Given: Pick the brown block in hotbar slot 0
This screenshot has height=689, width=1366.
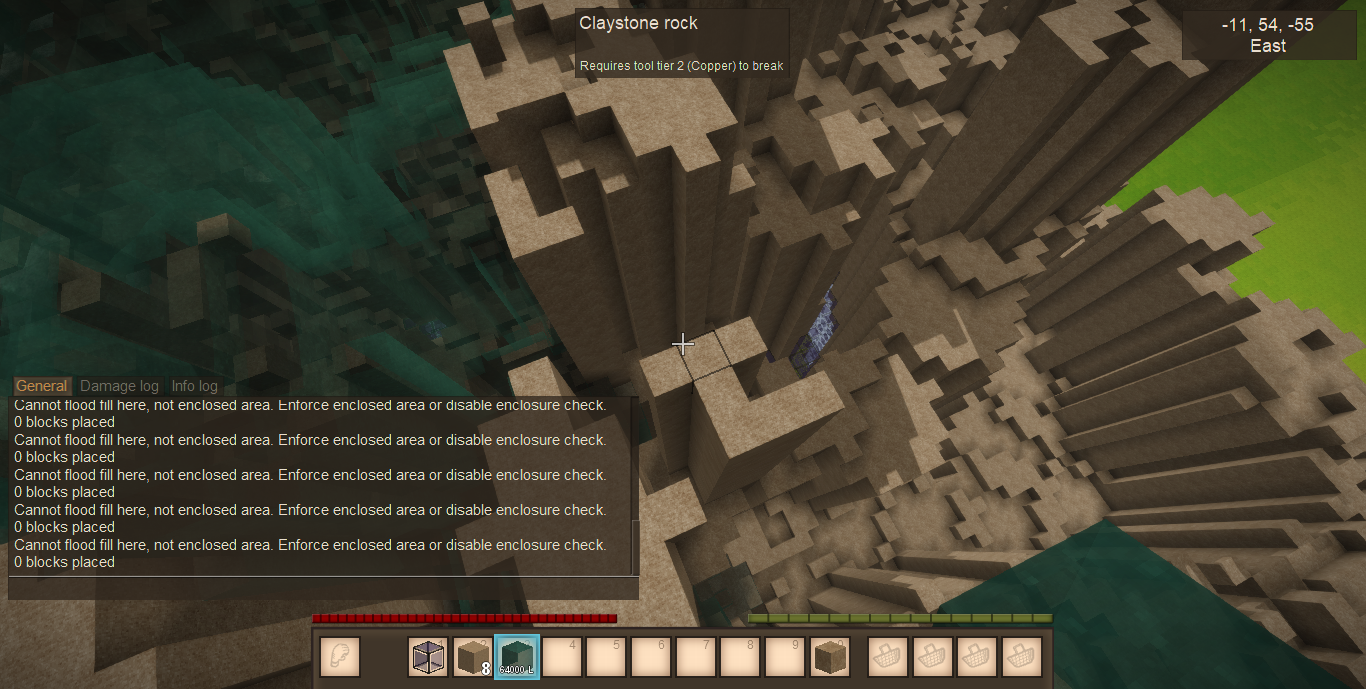Looking at the screenshot, I should pos(829,657).
